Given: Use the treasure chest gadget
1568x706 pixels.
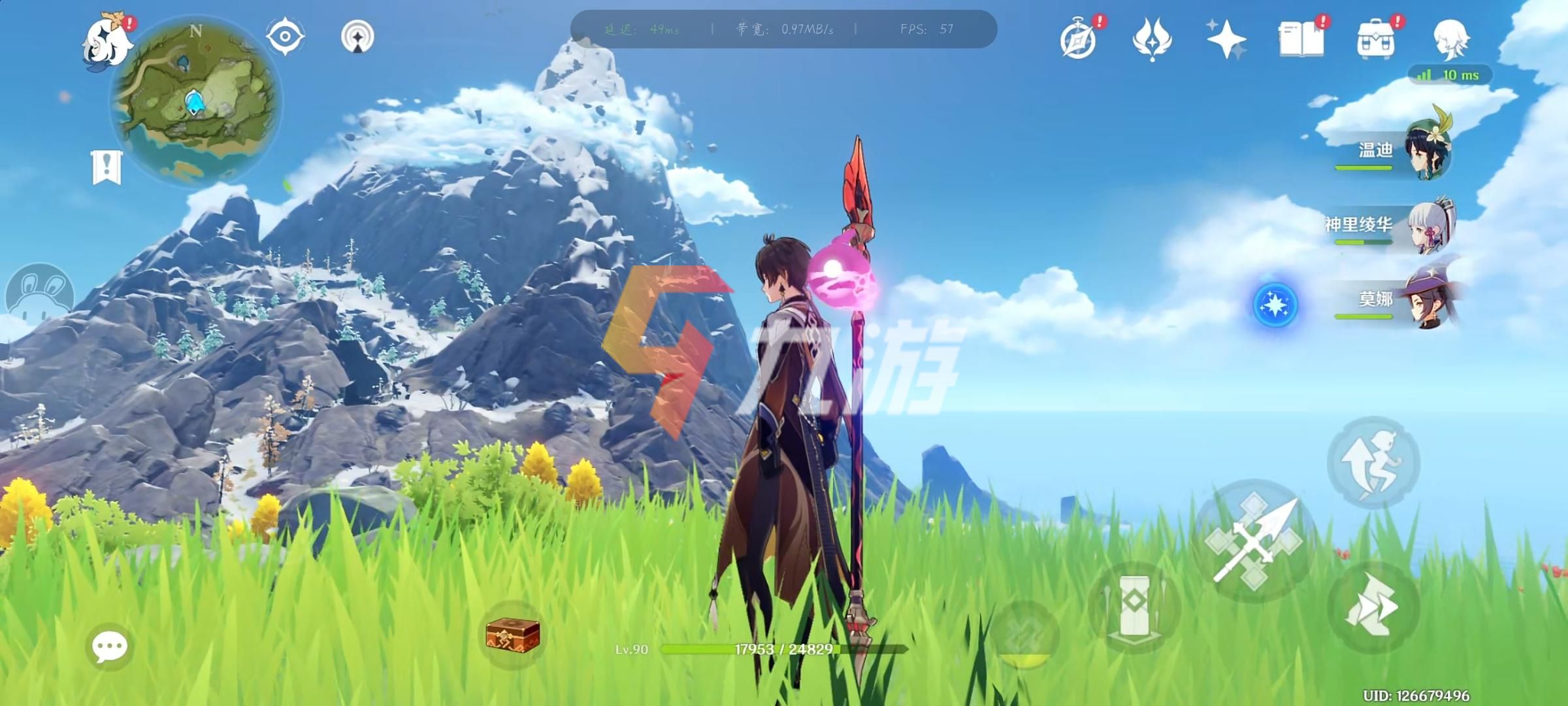Looking at the screenshot, I should point(513,634).
